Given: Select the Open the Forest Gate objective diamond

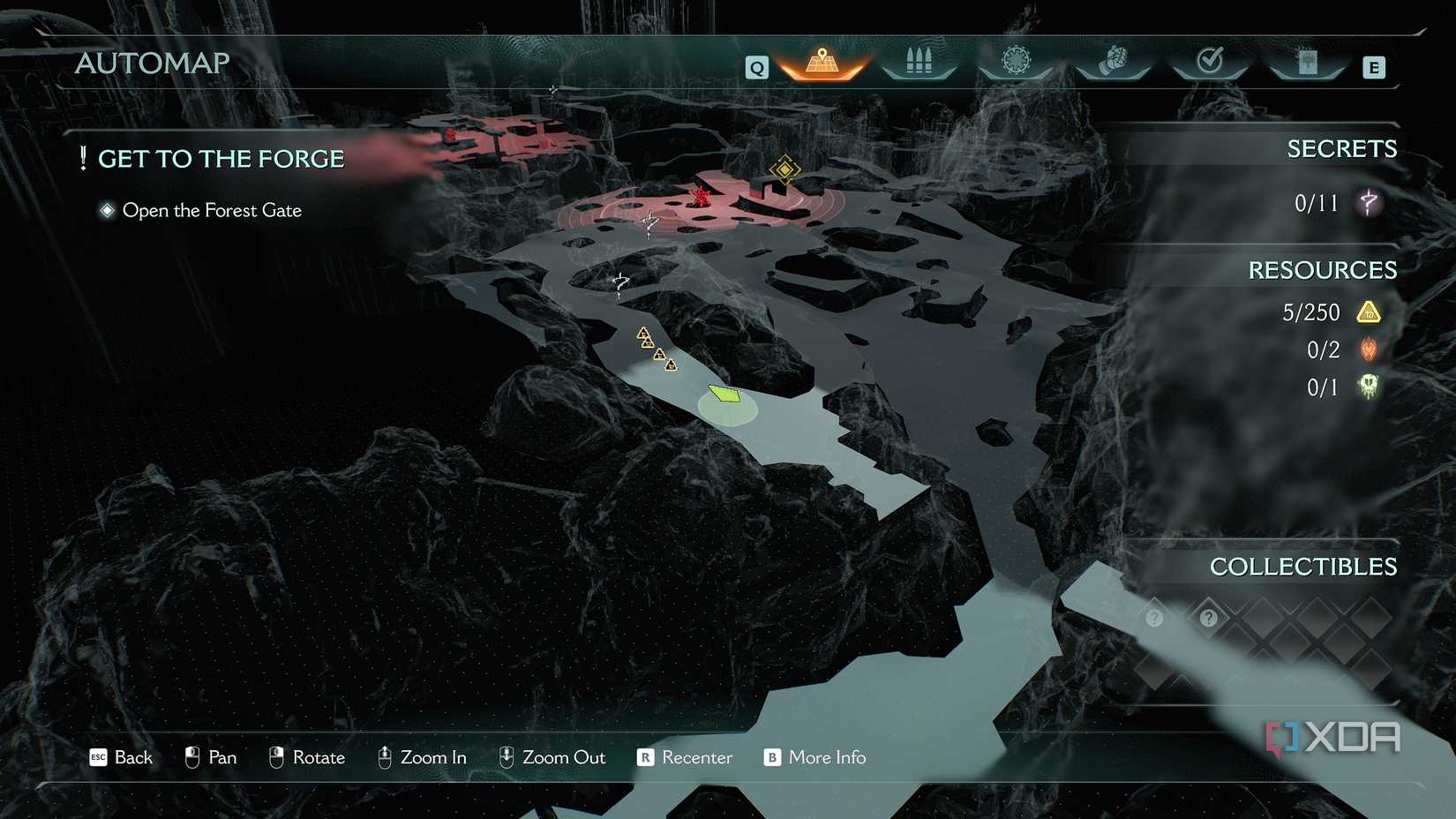Looking at the screenshot, I should coord(108,209).
